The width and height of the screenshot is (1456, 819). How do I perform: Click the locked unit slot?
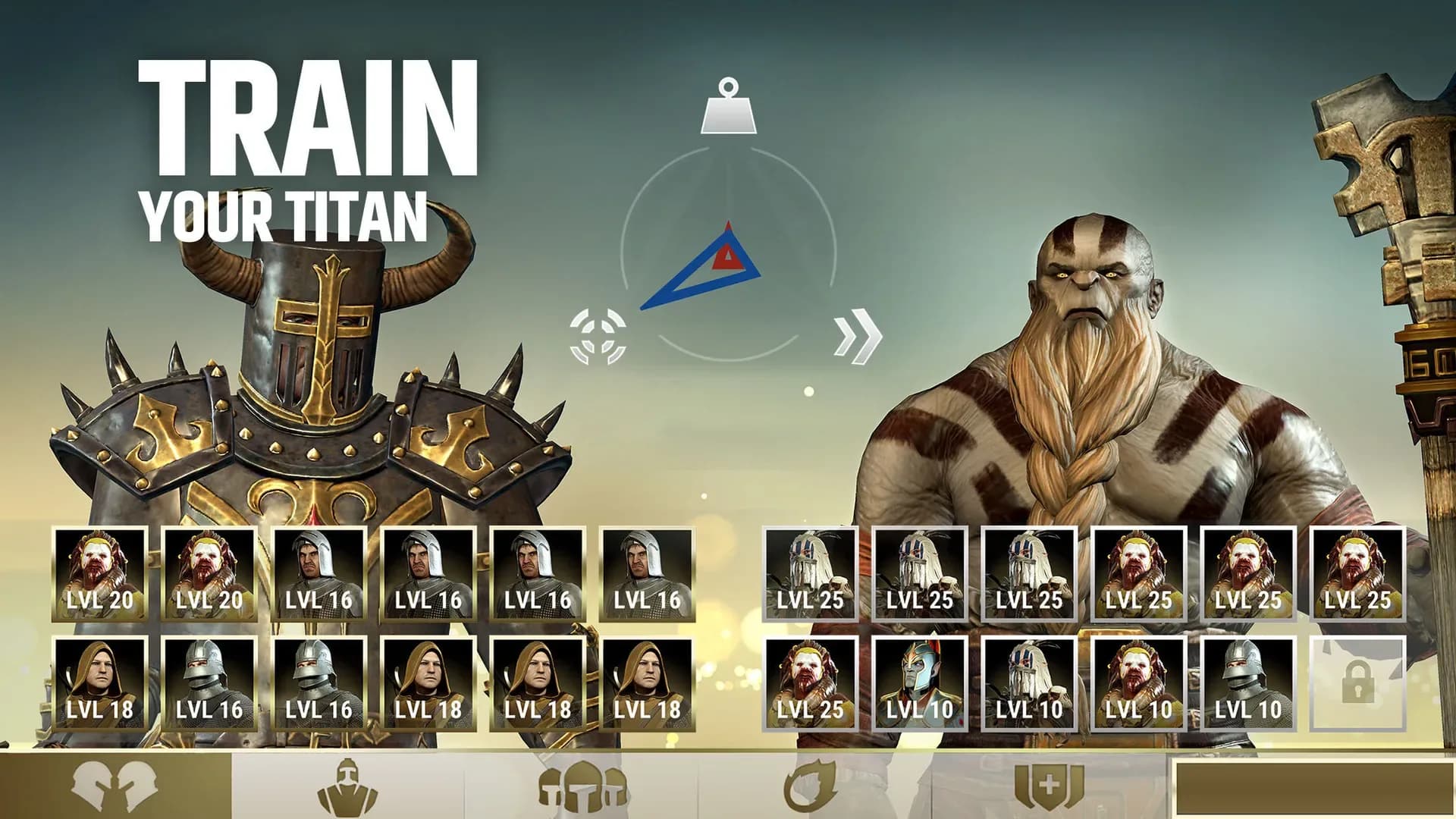(1357, 684)
